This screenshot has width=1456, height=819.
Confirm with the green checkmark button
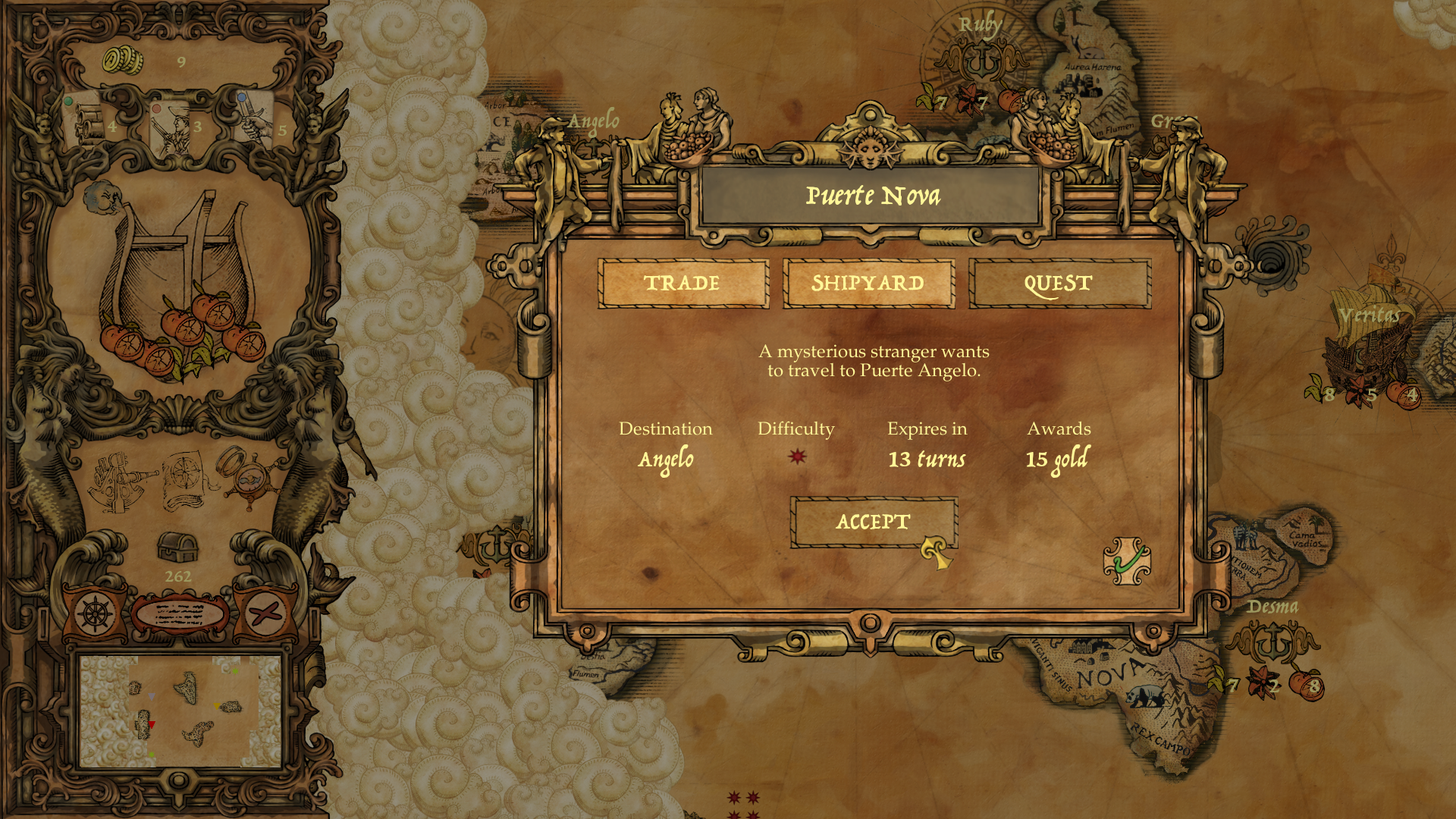(1127, 562)
